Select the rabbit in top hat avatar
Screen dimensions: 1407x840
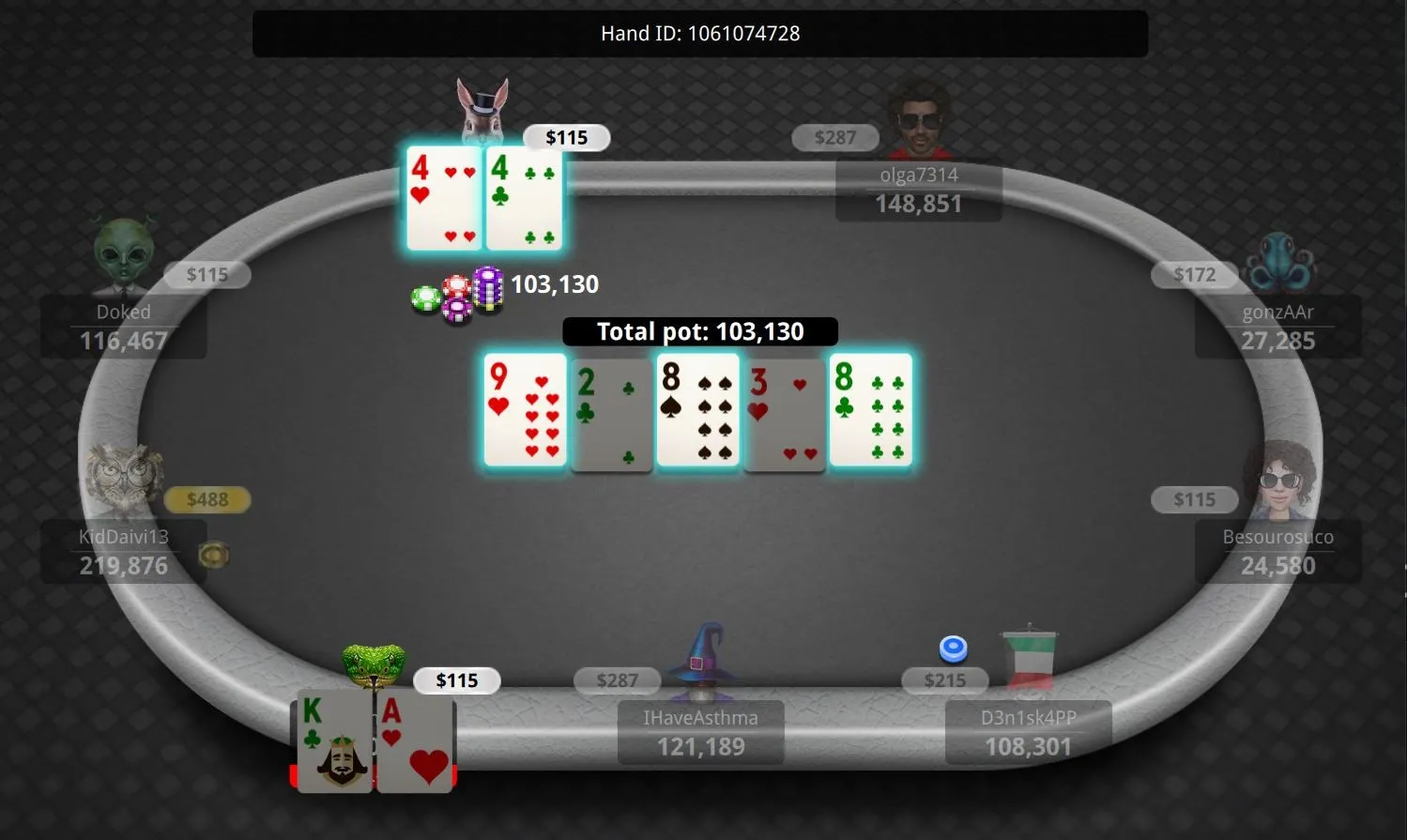(x=482, y=111)
